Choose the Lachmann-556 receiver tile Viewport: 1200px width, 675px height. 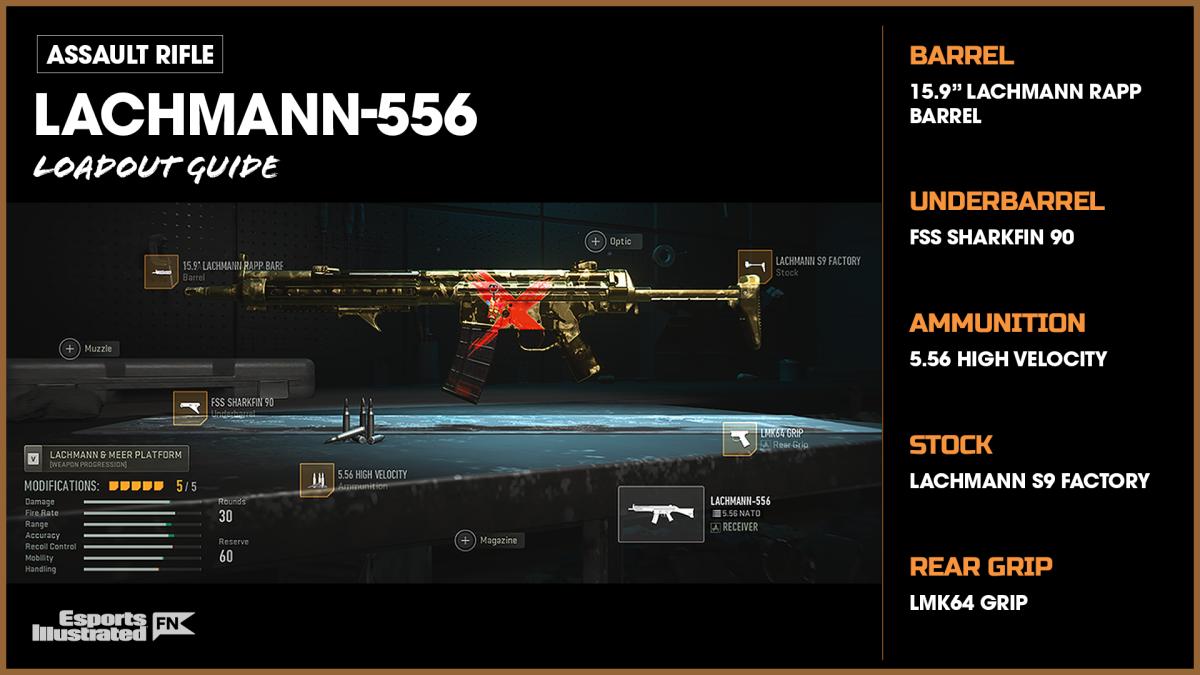[x=660, y=514]
